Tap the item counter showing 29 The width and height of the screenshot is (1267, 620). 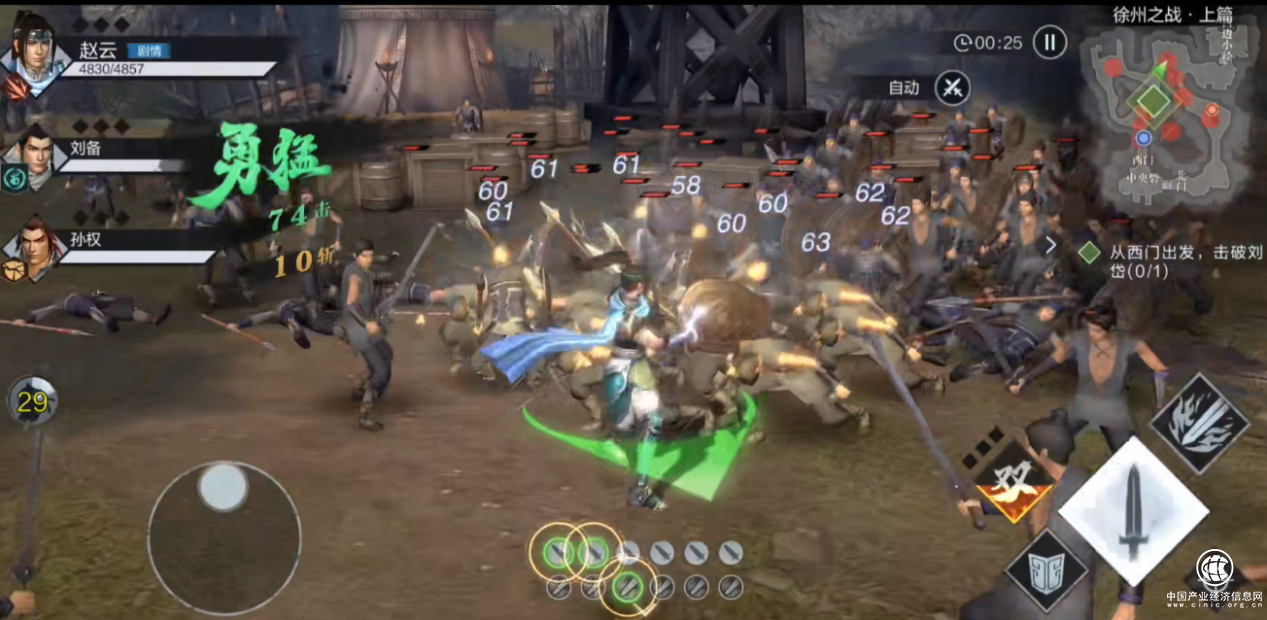(32, 402)
